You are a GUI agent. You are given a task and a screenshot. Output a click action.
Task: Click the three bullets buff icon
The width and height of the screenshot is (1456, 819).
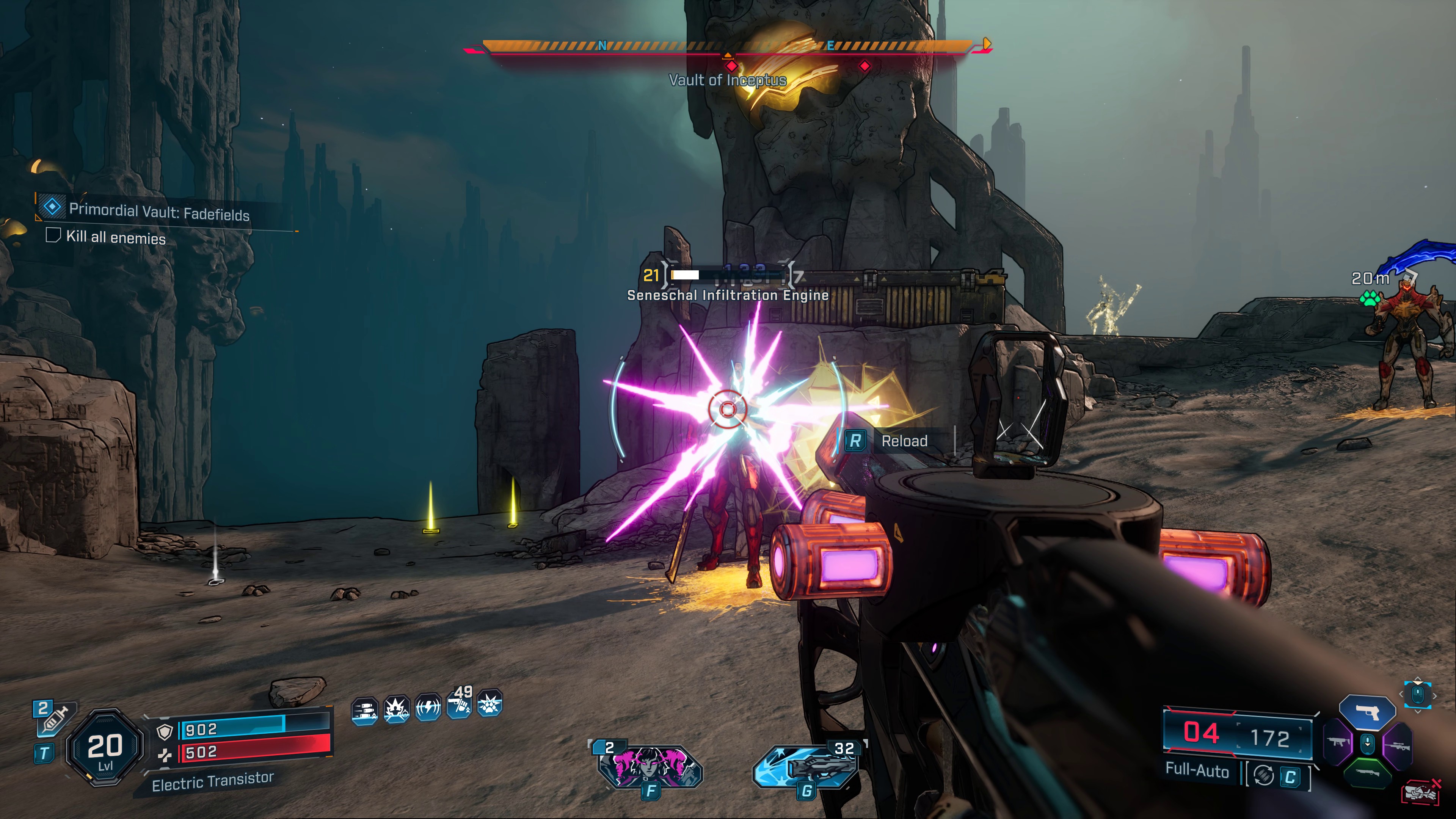point(364,711)
